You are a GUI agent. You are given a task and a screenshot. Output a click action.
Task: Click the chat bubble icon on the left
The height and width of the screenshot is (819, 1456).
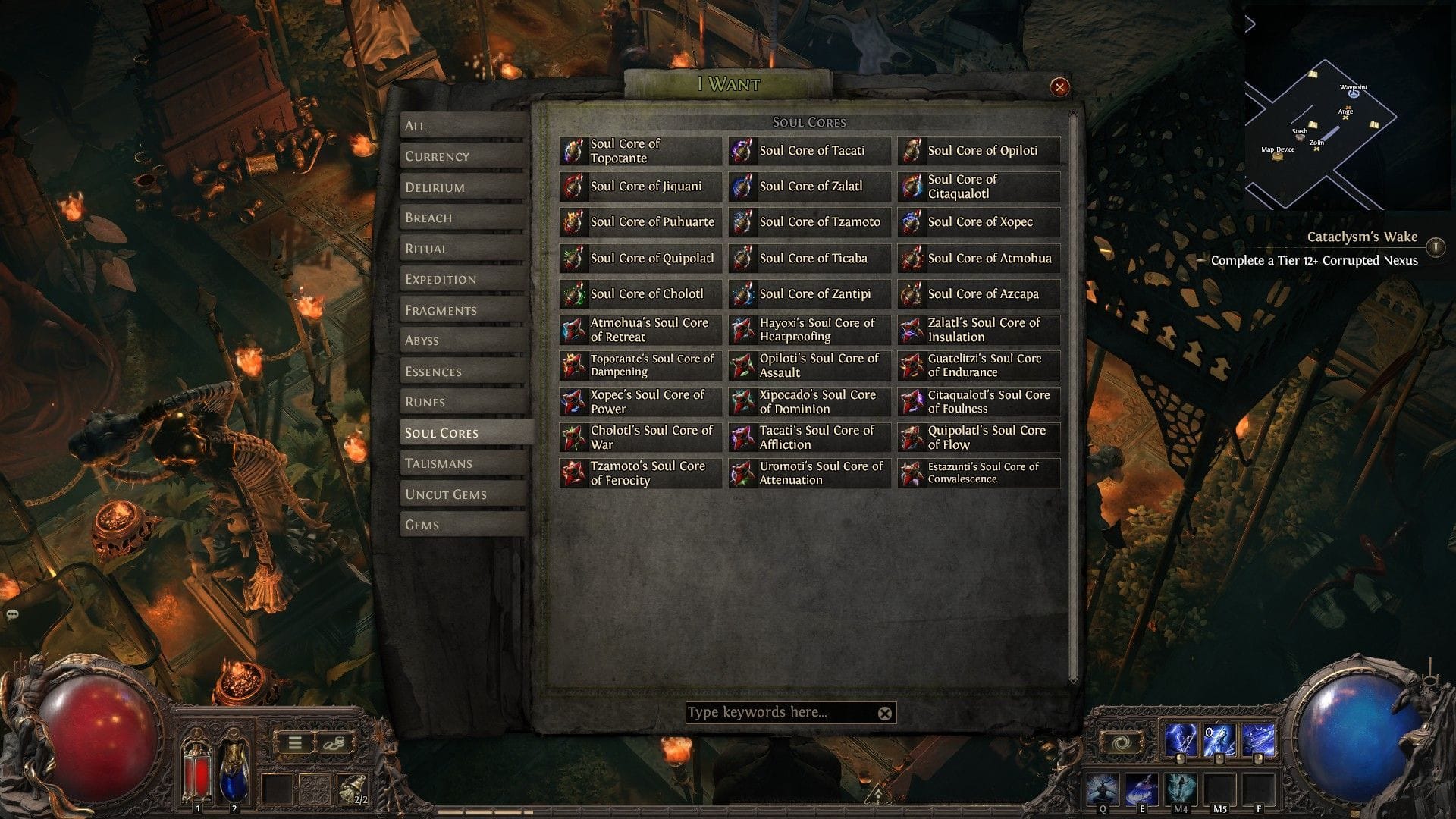[11, 616]
